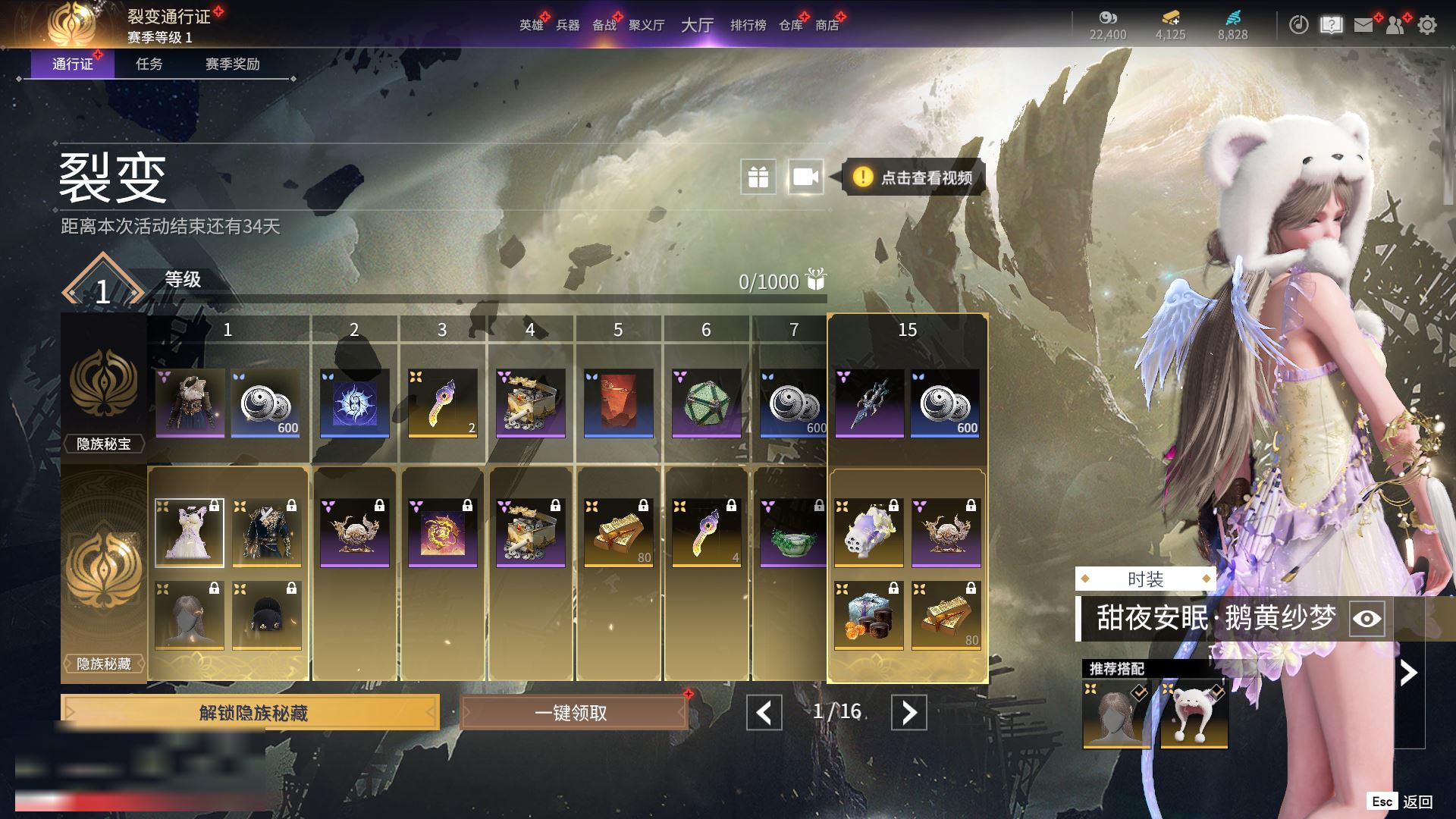Image resolution: width=1456 pixels, height=819 pixels.
Task: Play the preview video camera button
Action: [x=805, y=177]
